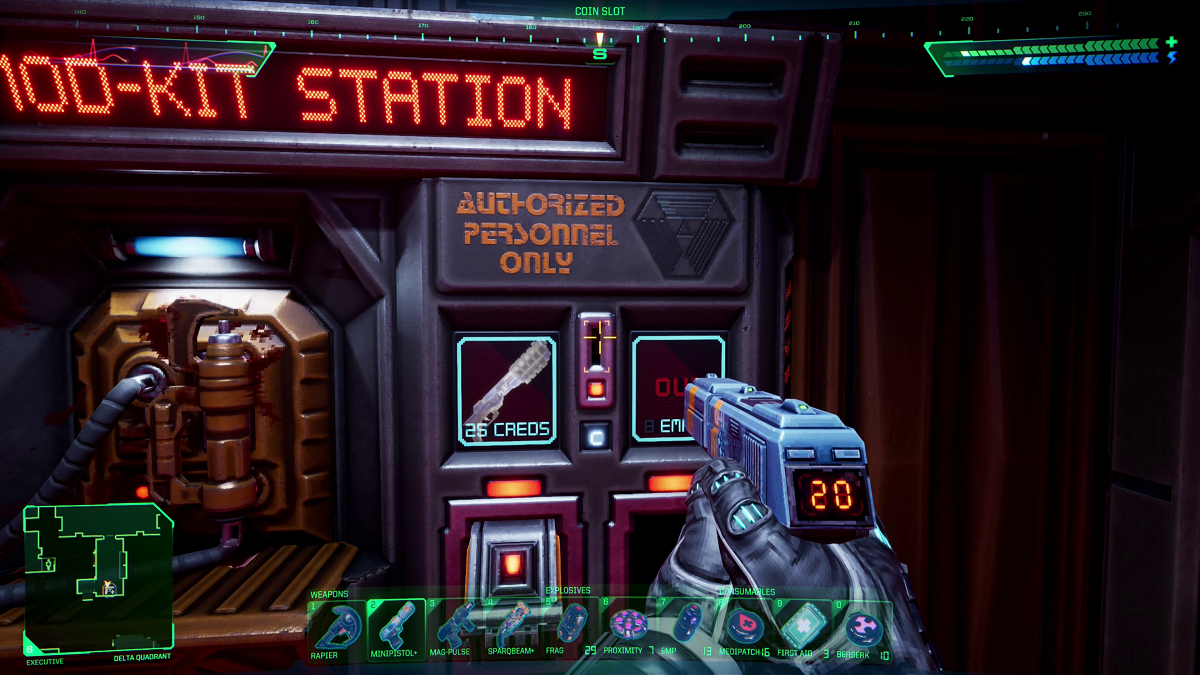Select the Rapier weapon slot
Screen dimensions: 1200x675
(x=337, y=625)
